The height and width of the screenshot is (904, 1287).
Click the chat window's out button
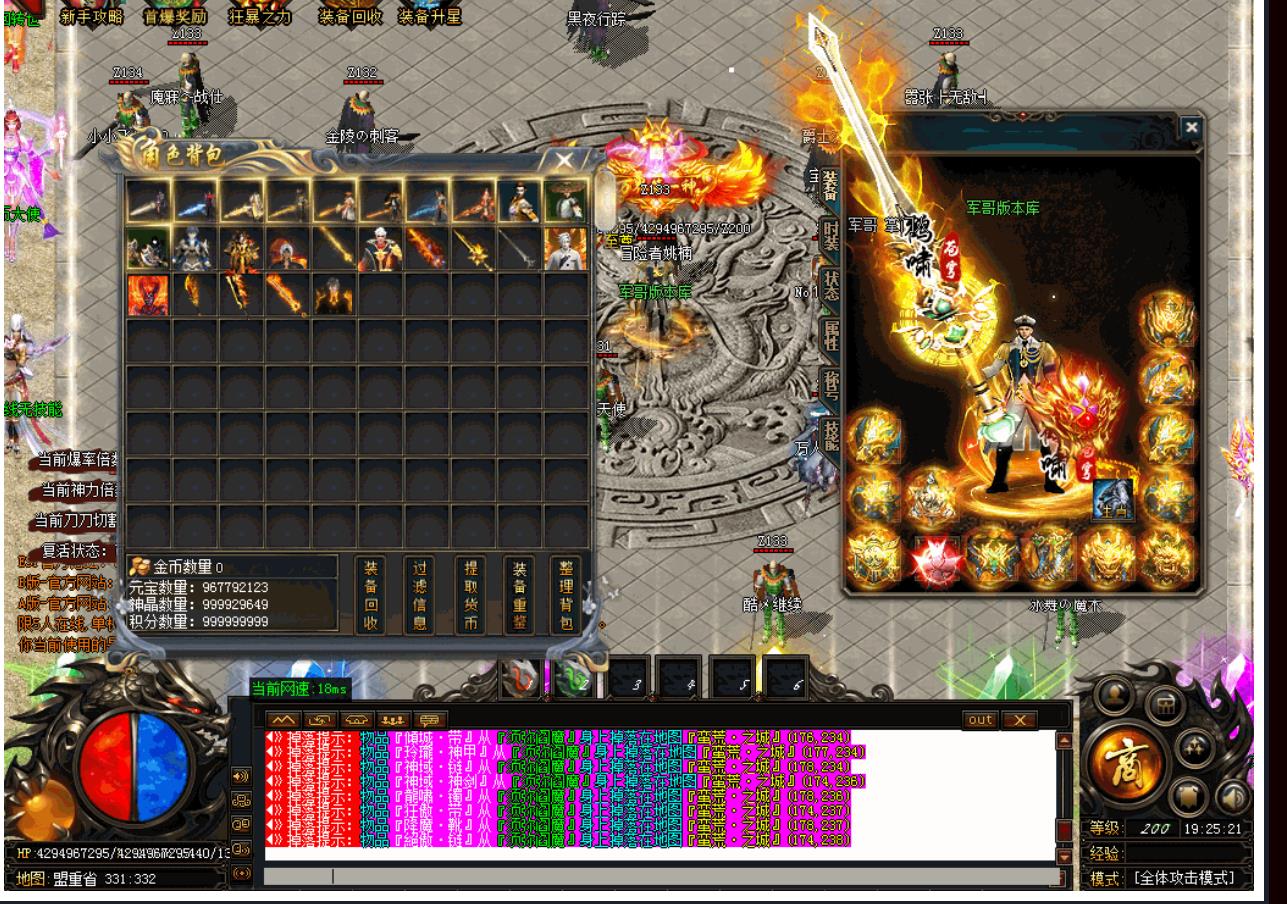[981, 720]
